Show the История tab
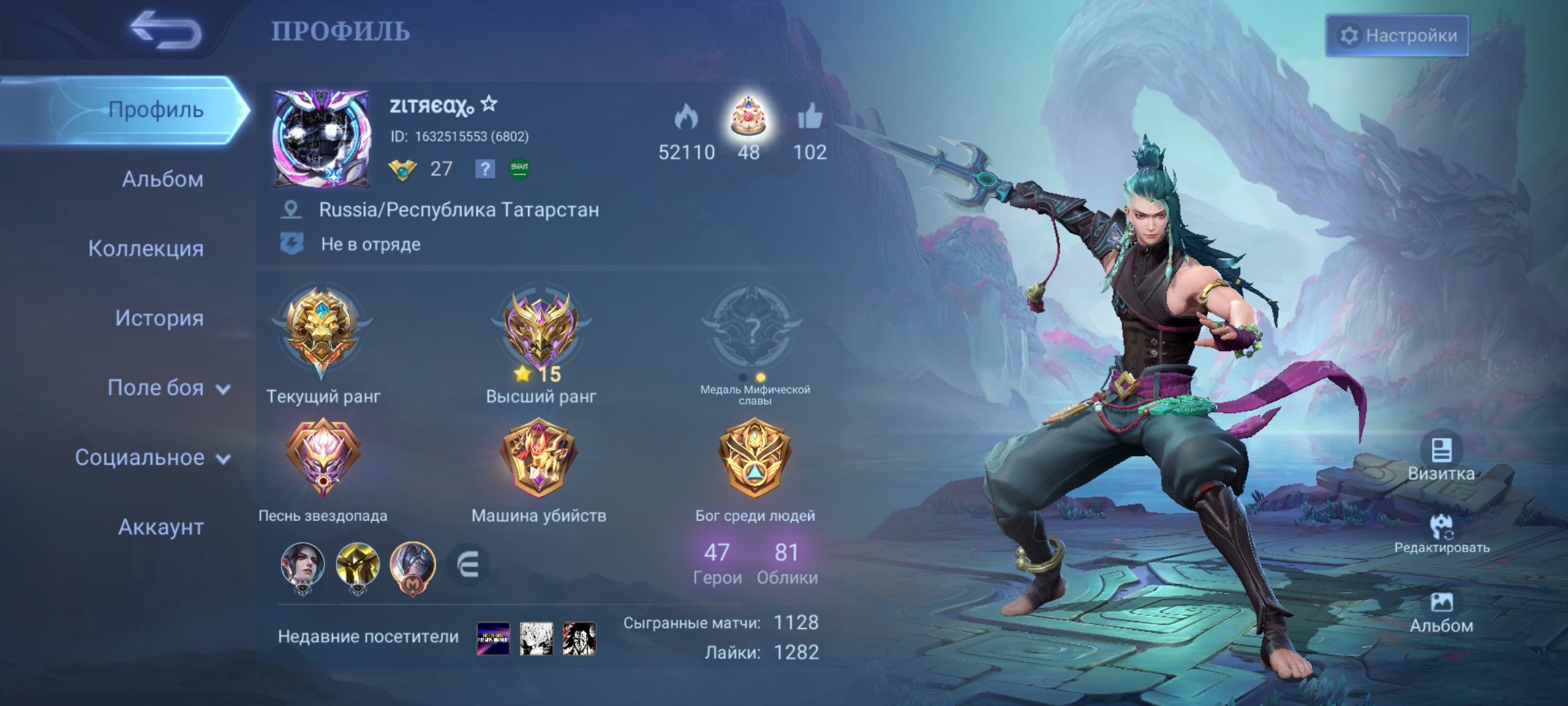The width and height of the screenshot is (1568, 706). click(x=159, y=318)
